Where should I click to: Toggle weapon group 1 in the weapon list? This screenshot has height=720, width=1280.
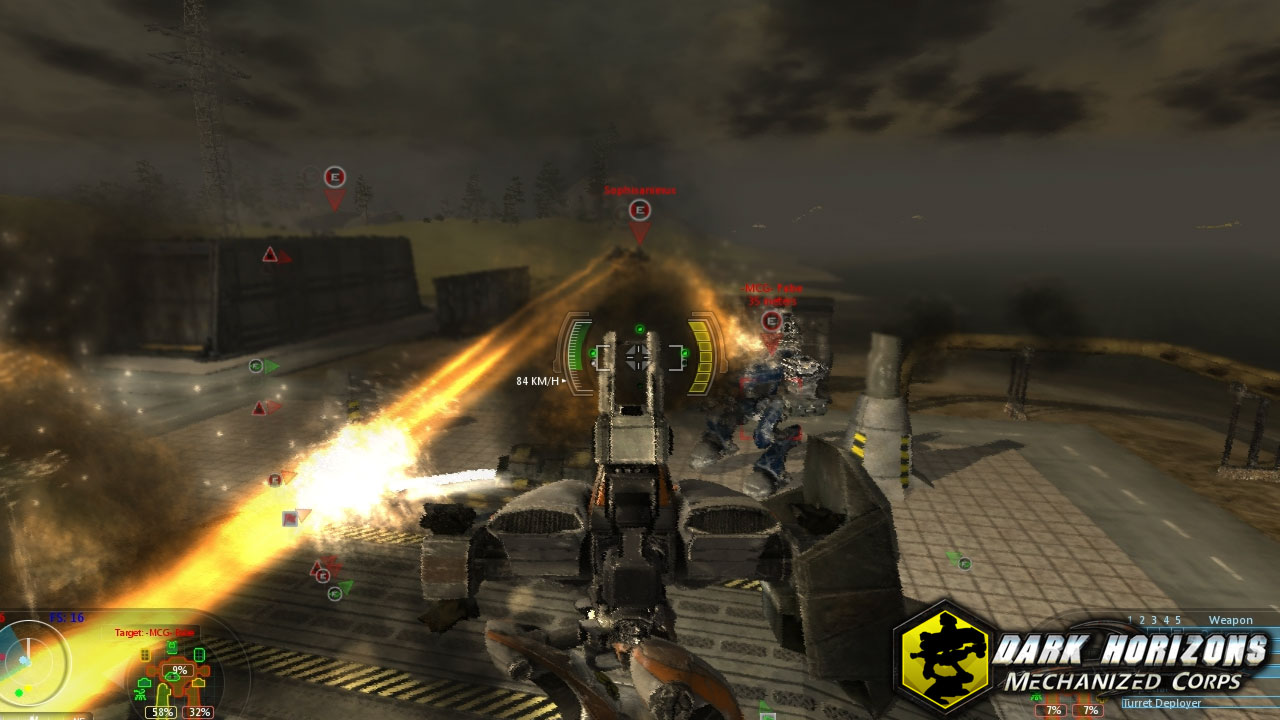(x=1131, y=620)
